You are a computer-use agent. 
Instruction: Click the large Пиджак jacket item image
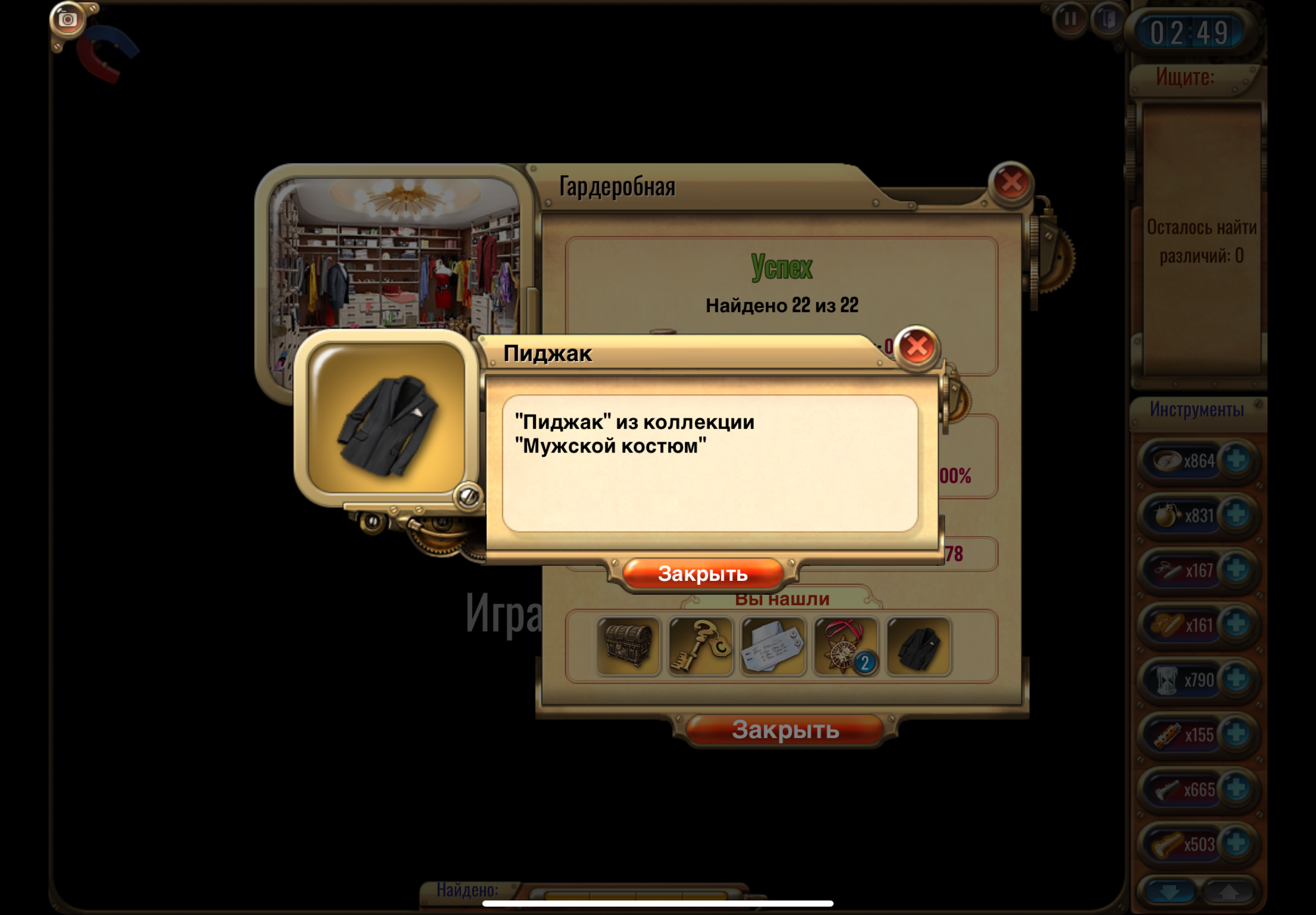387,418
